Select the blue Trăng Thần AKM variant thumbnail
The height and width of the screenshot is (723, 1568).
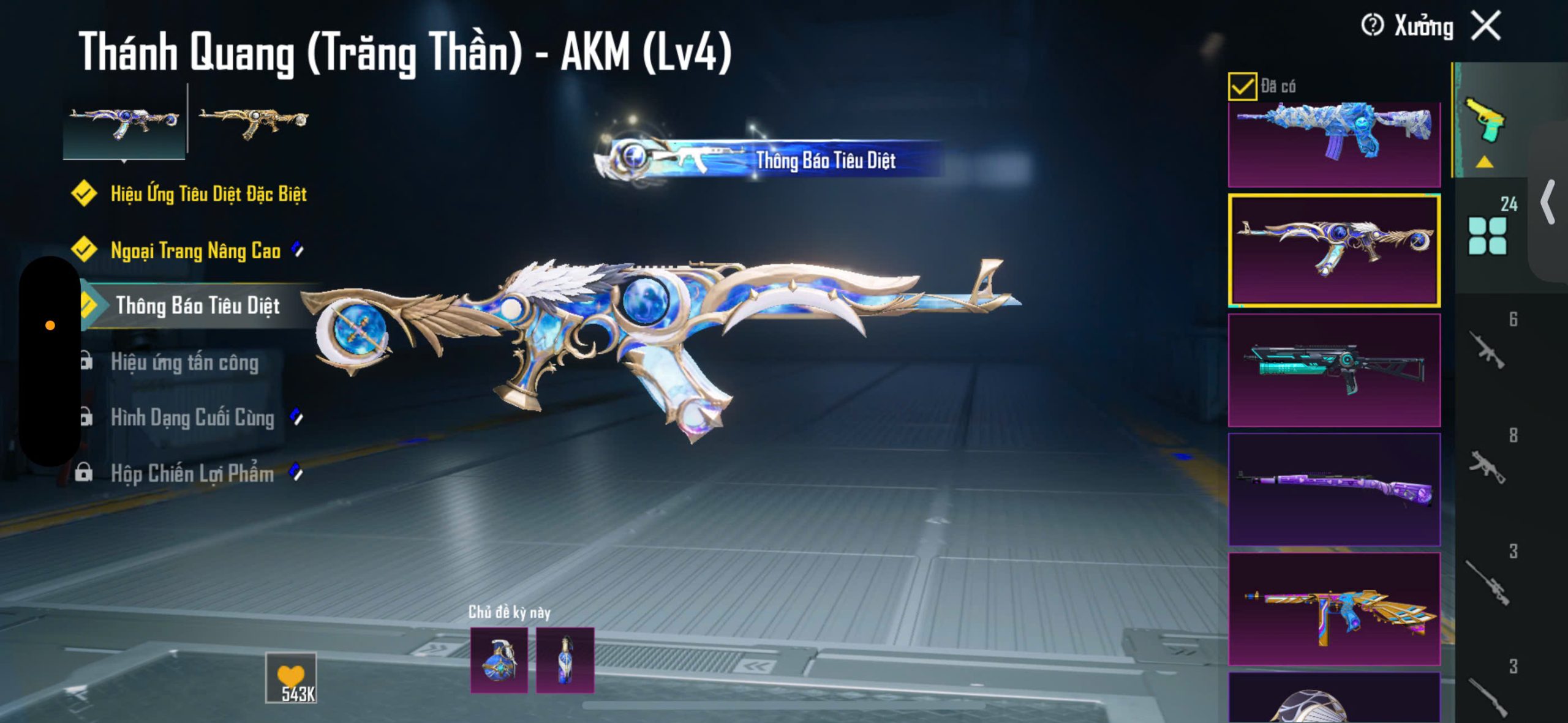(124, 121)
